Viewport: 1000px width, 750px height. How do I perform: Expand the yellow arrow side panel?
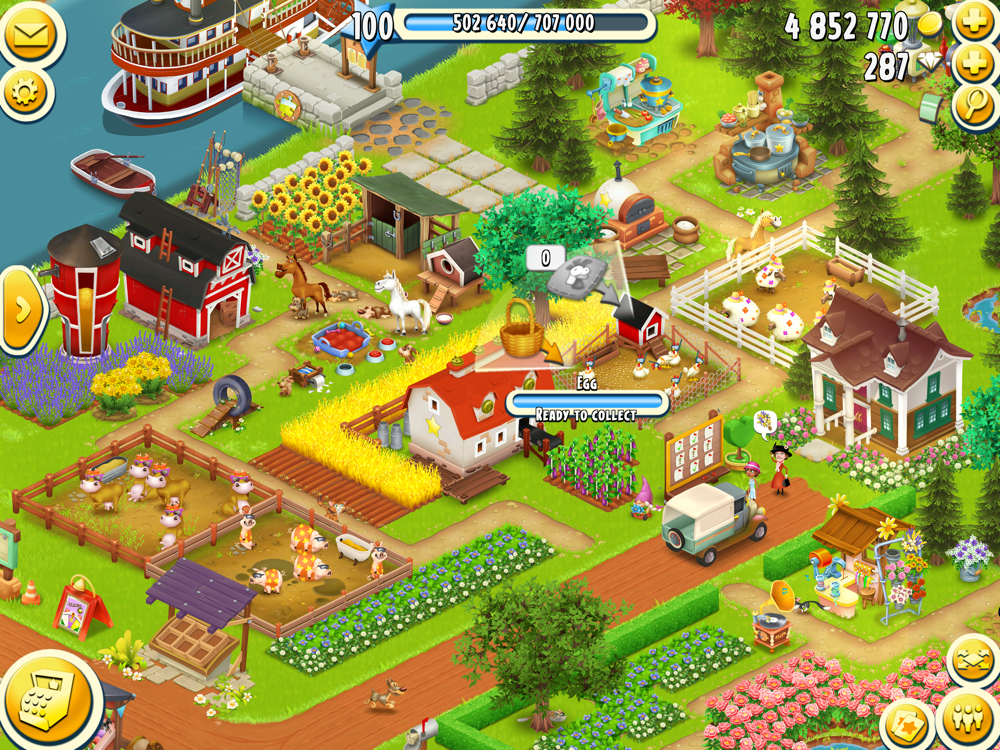pyautogui.click(x=22, y=309)
